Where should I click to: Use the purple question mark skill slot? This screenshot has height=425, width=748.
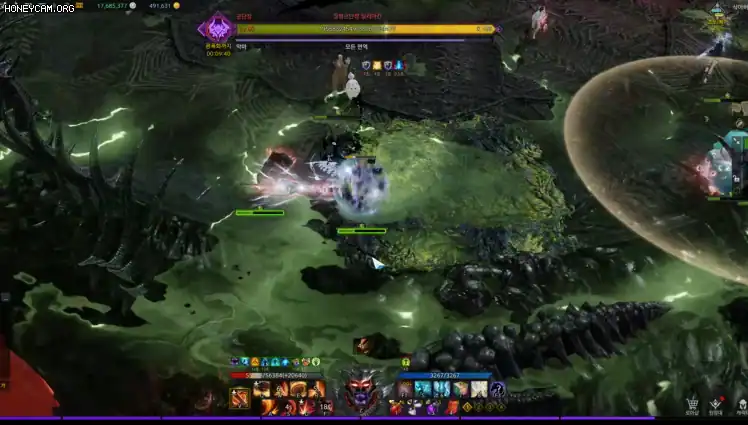498,389
